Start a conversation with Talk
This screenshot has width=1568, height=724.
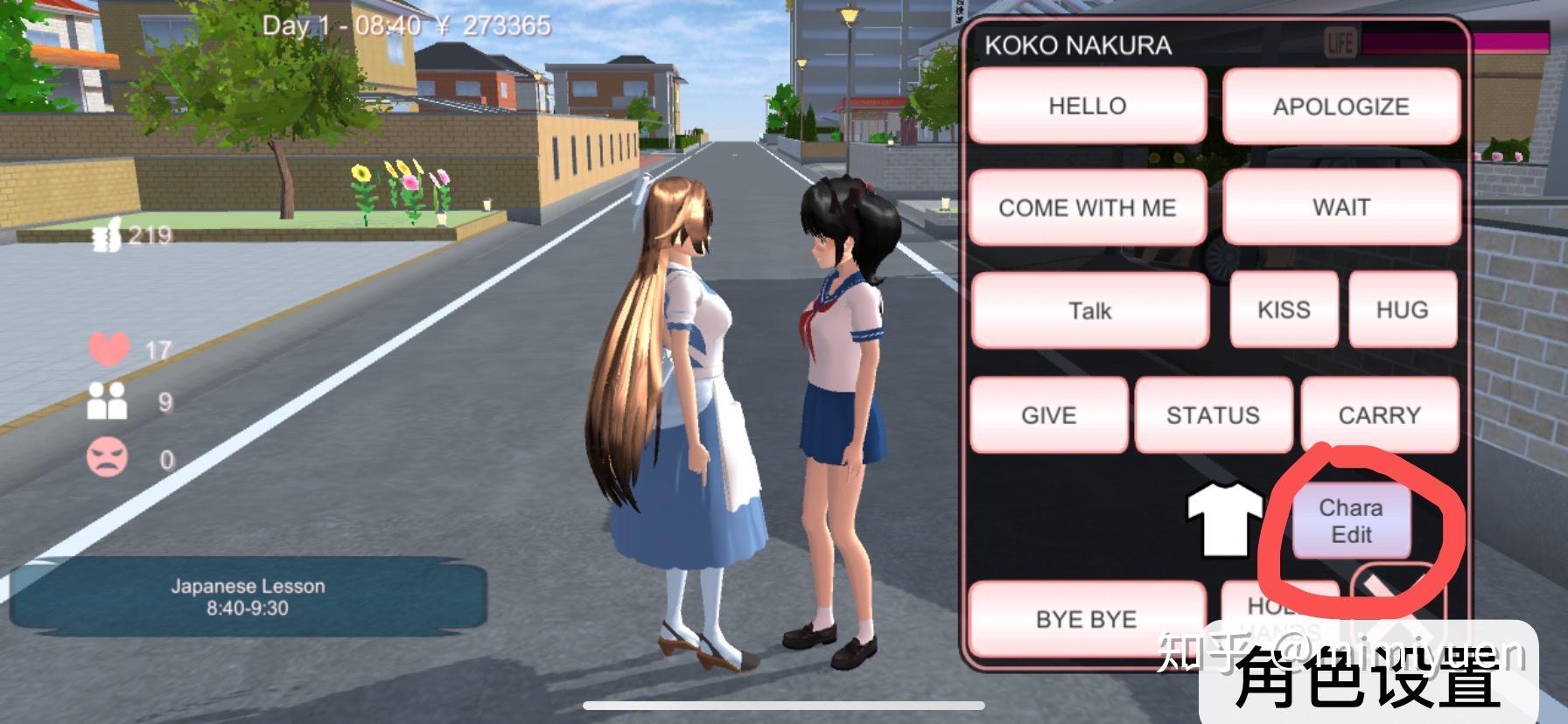pyautogui.click(x=1089, y=310)
